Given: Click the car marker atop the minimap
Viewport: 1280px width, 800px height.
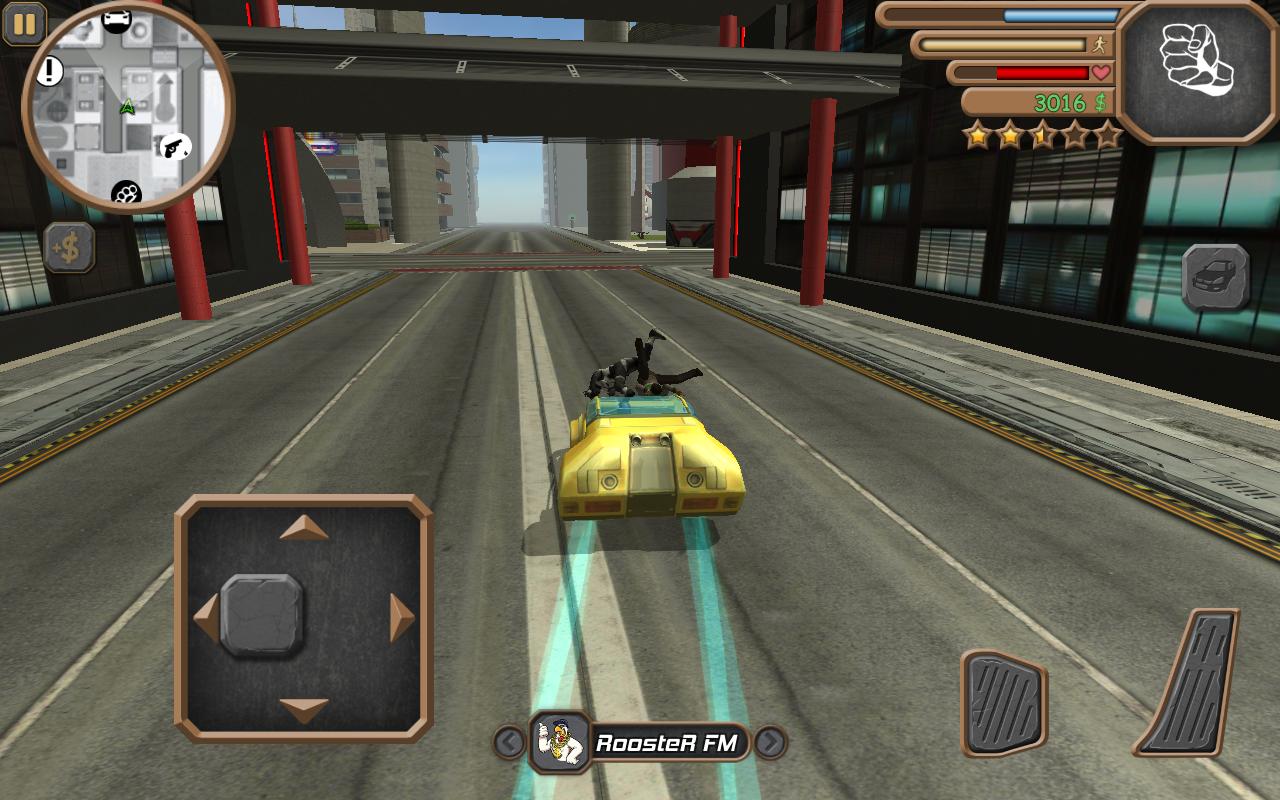Looking at the screenshot, I should 117,19.
